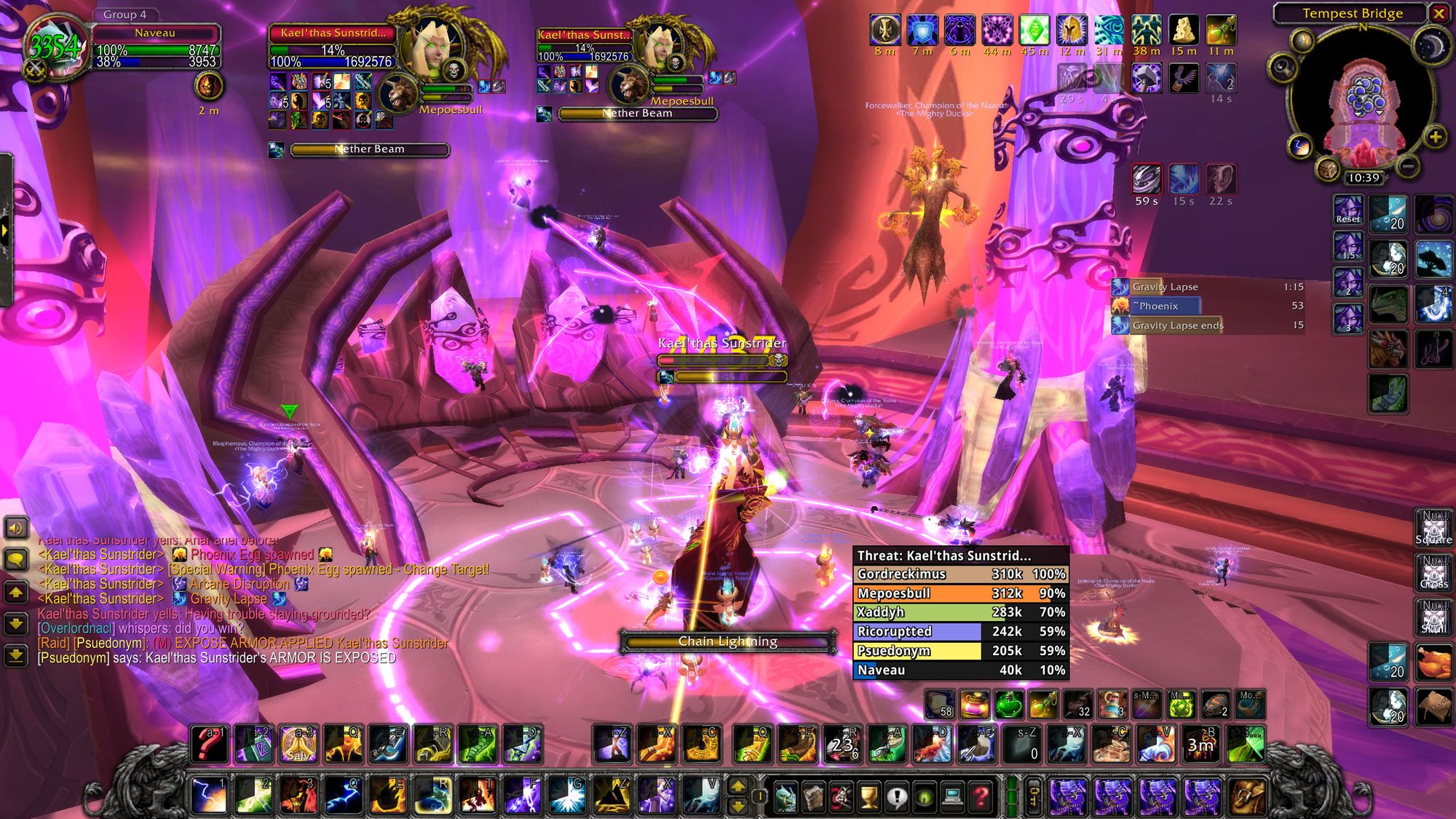The image size is (1456, 819).
Task: Cast the Lightning Bolt ability on key 1
Action: pos(209,796)
